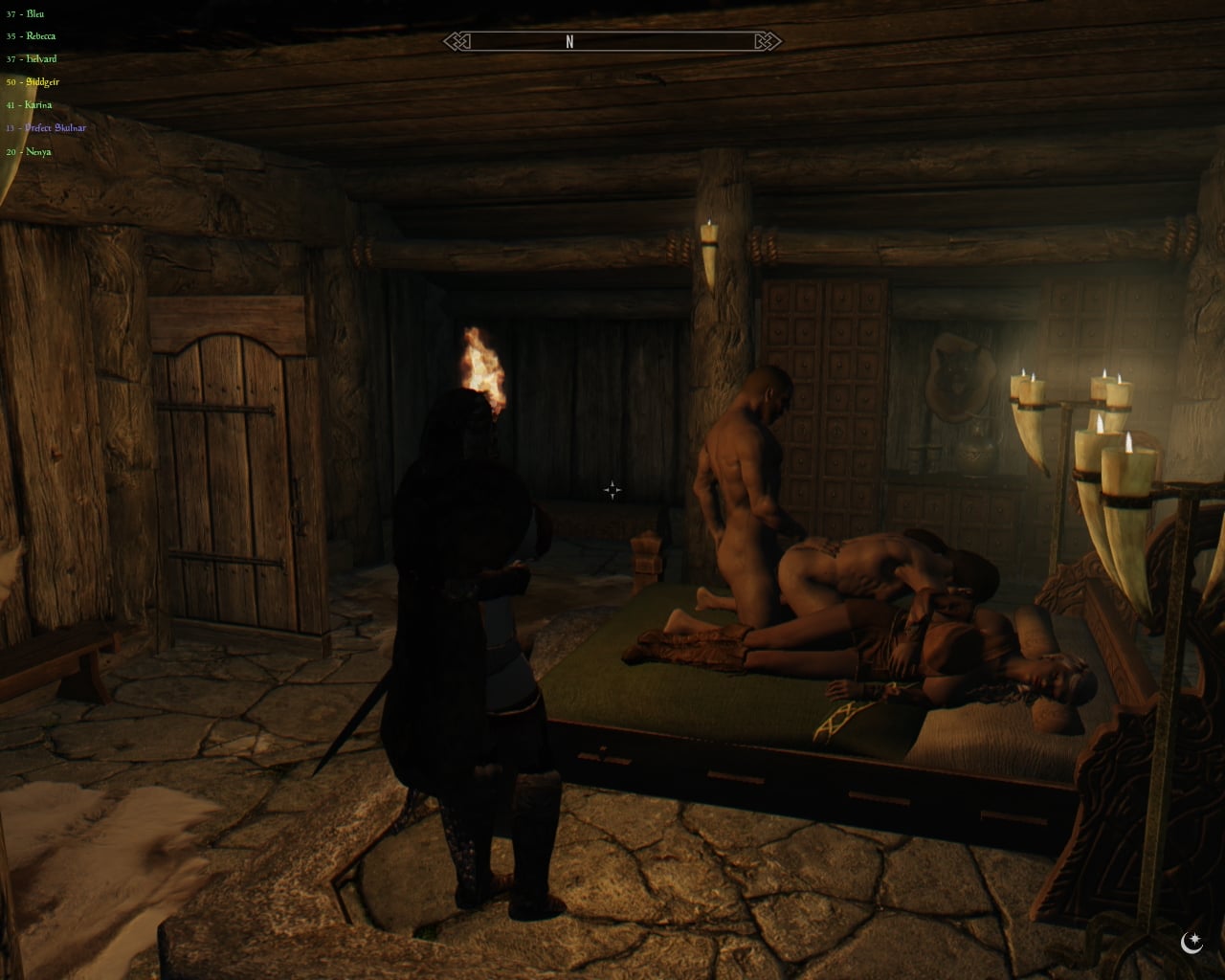
Task: Select Bleu in the character list
Action: click(x=34, y=13)
